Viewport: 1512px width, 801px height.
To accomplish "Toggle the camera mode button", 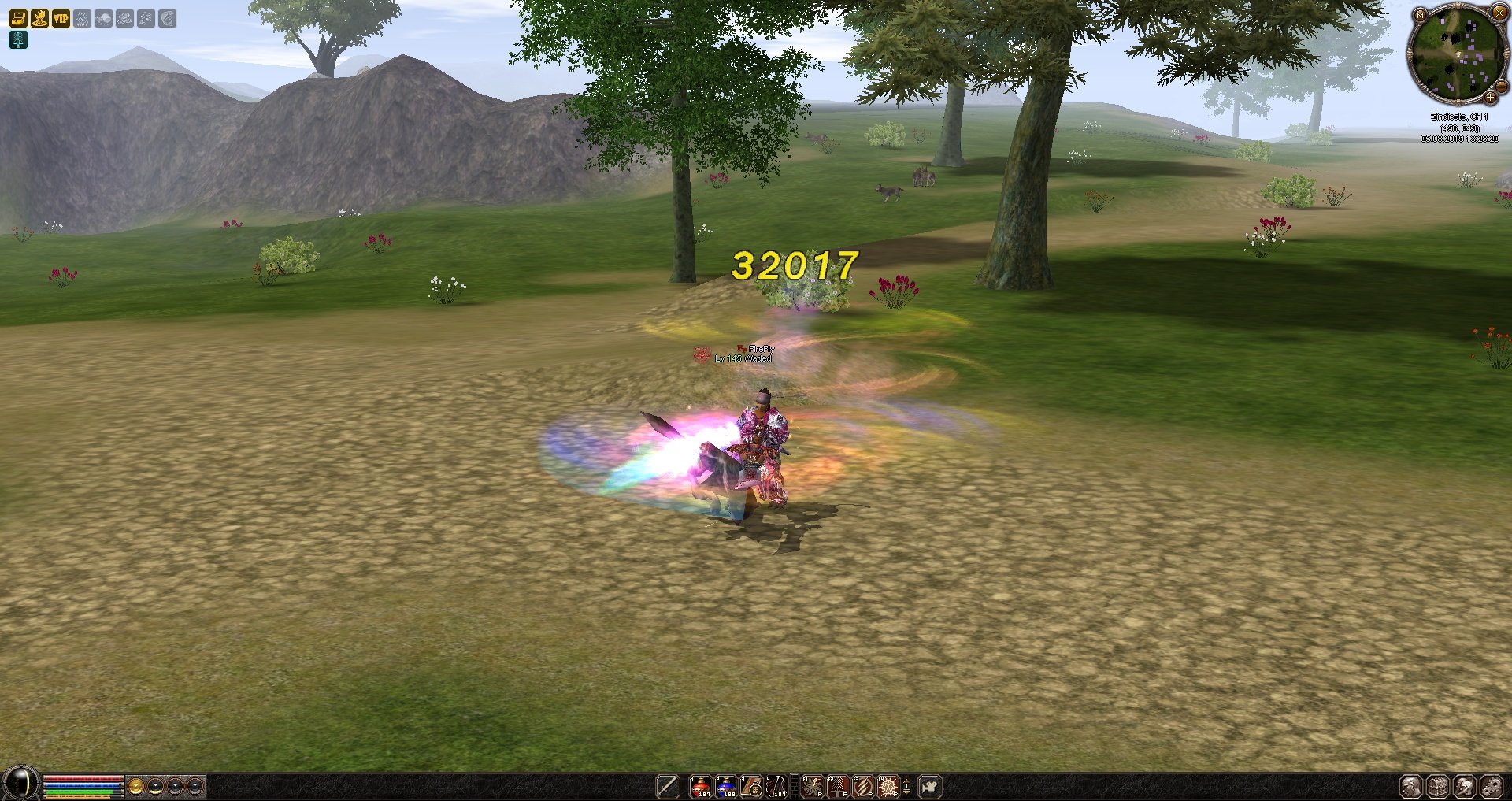I will pyautogui.click(x=930, y=786).
